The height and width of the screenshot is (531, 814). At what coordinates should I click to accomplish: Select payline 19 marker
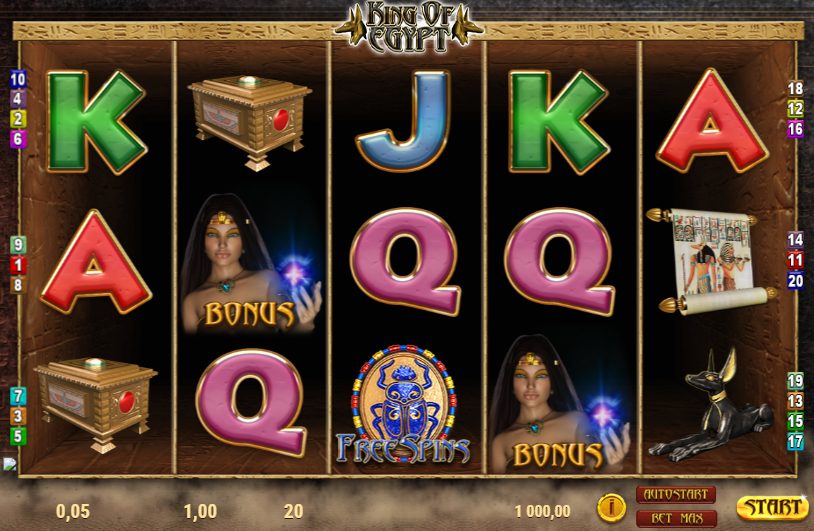(x=796, y=381)
